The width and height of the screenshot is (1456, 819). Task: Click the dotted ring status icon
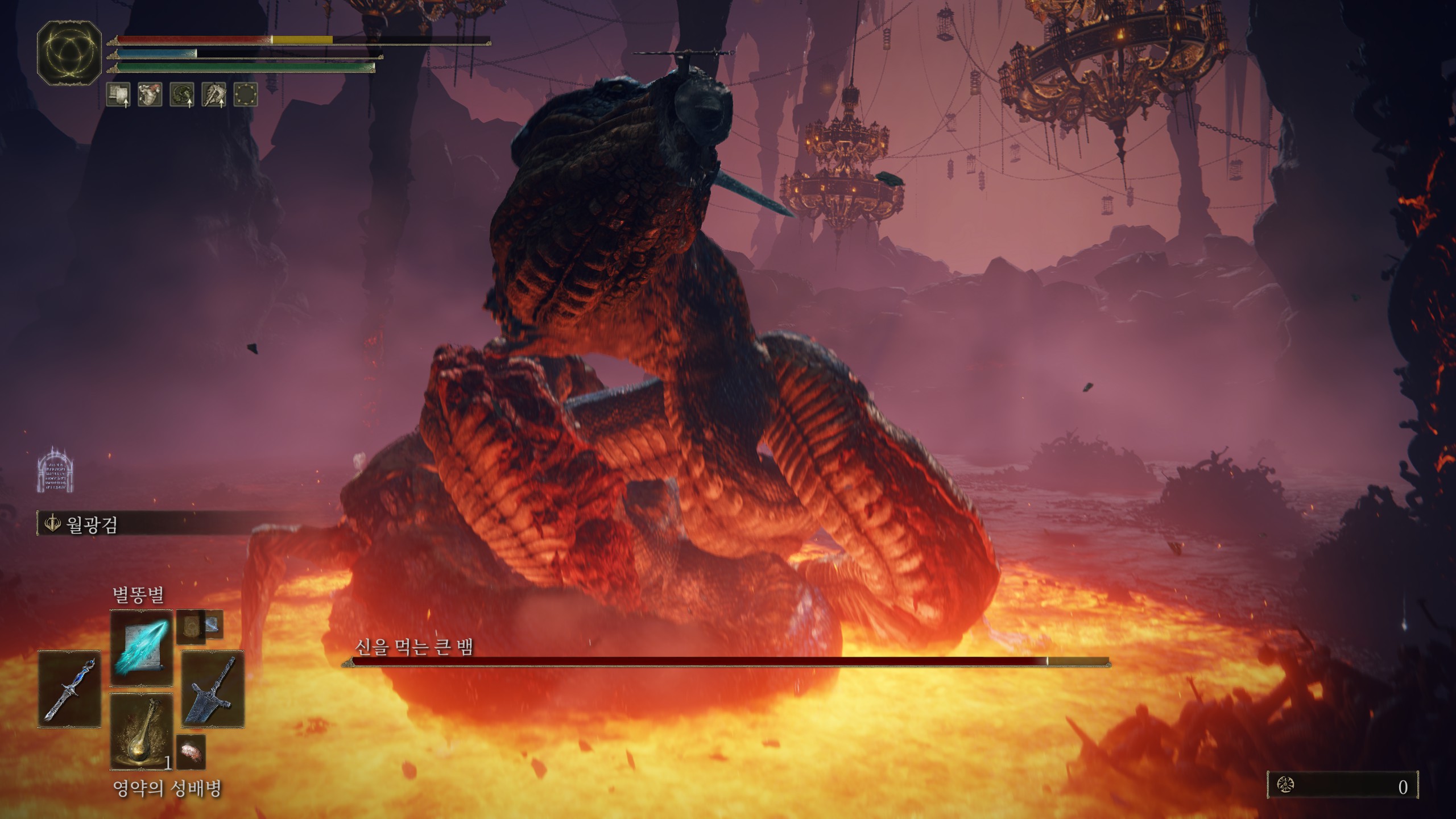(x=246, y=94)
